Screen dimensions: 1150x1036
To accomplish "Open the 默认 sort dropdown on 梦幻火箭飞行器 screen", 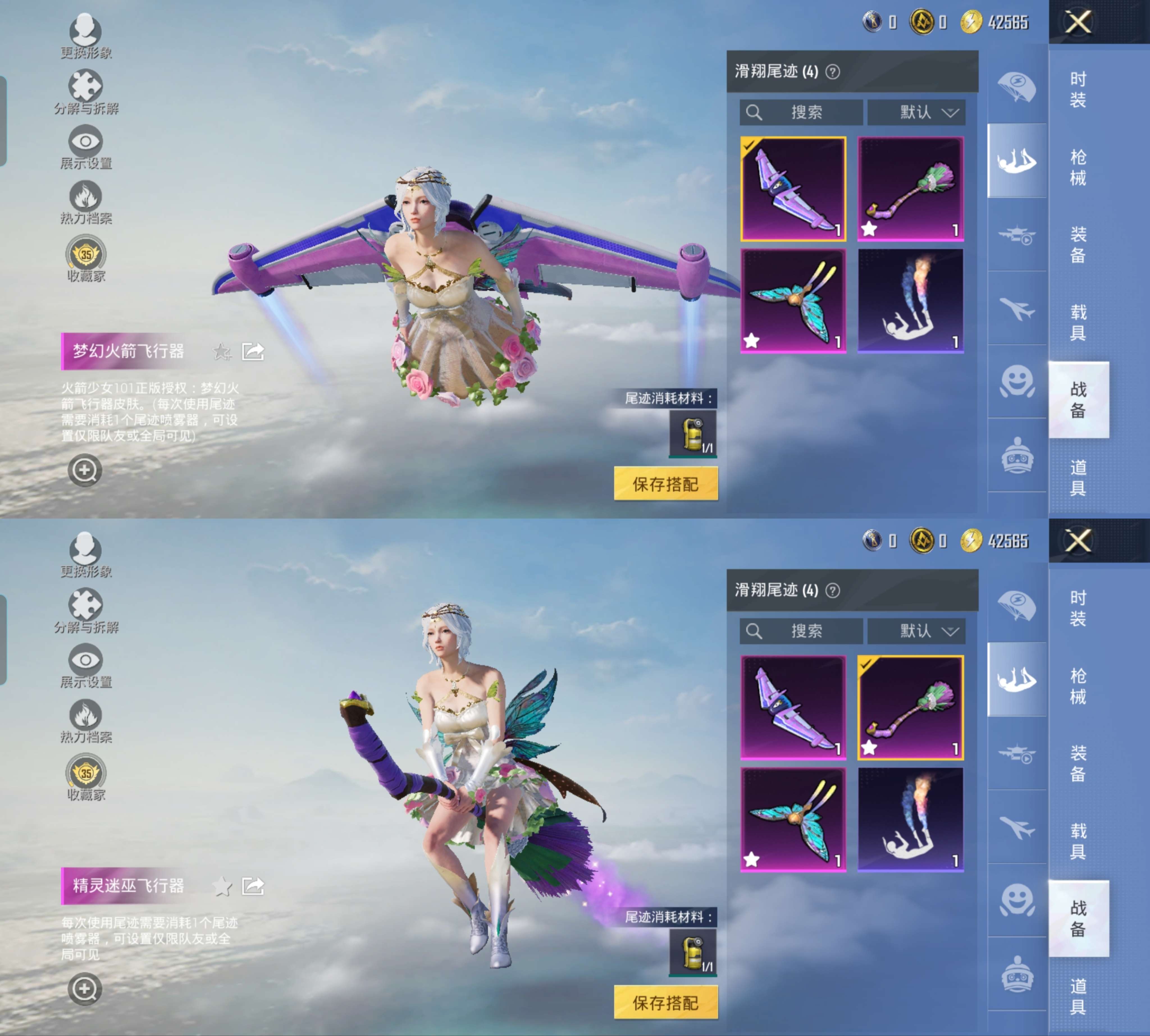I will click(916, 112).
